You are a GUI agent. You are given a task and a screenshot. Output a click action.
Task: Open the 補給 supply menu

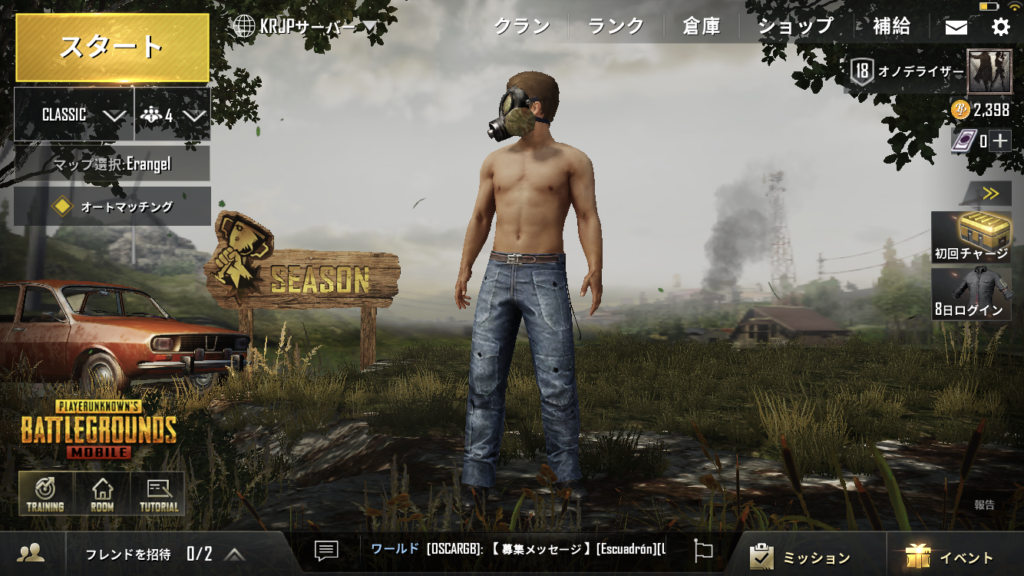[x=891, y=27]
